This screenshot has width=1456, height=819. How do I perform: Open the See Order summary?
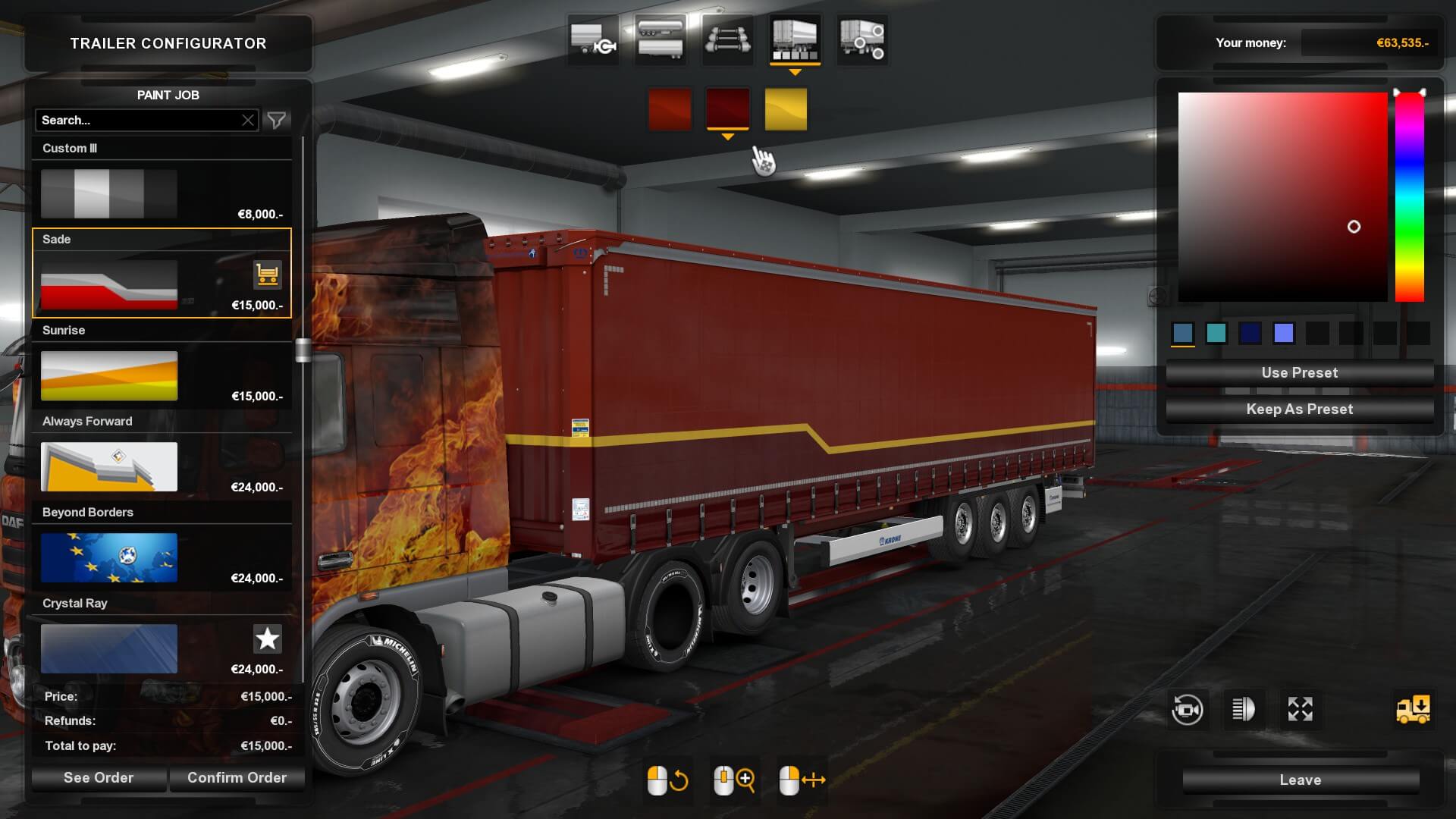(99, 778)
